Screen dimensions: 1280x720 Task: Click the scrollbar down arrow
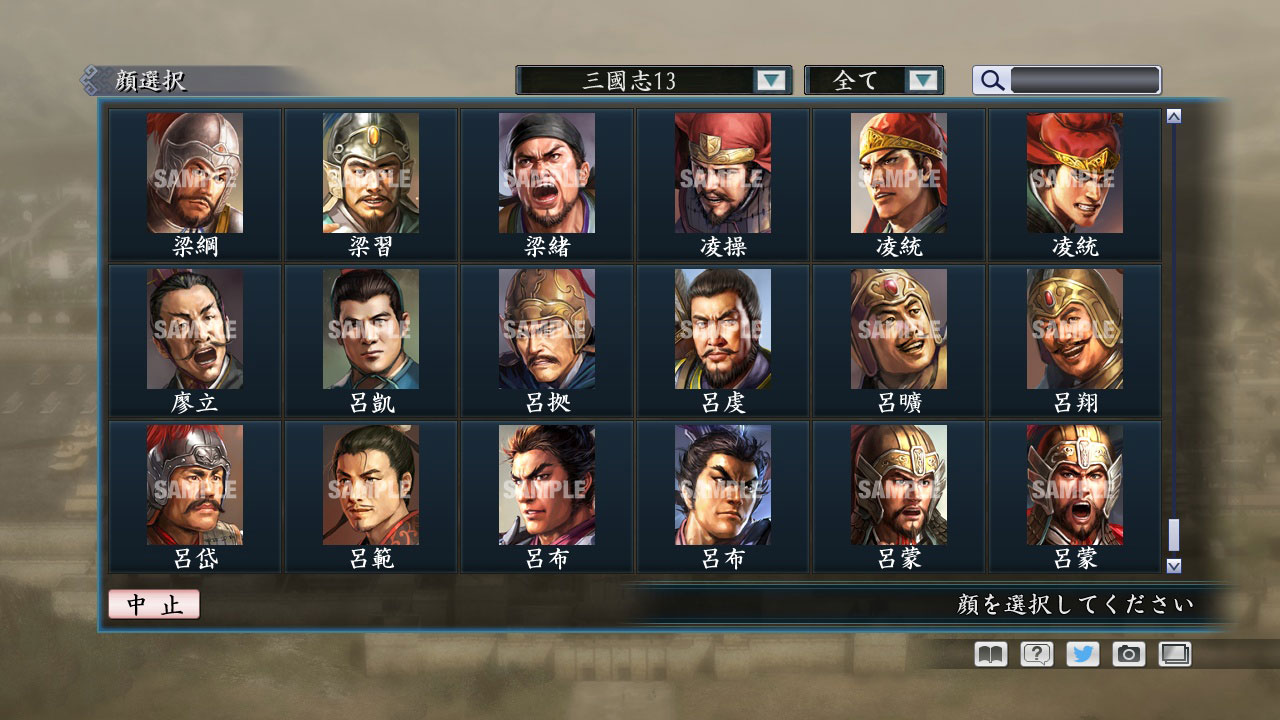1172,566
